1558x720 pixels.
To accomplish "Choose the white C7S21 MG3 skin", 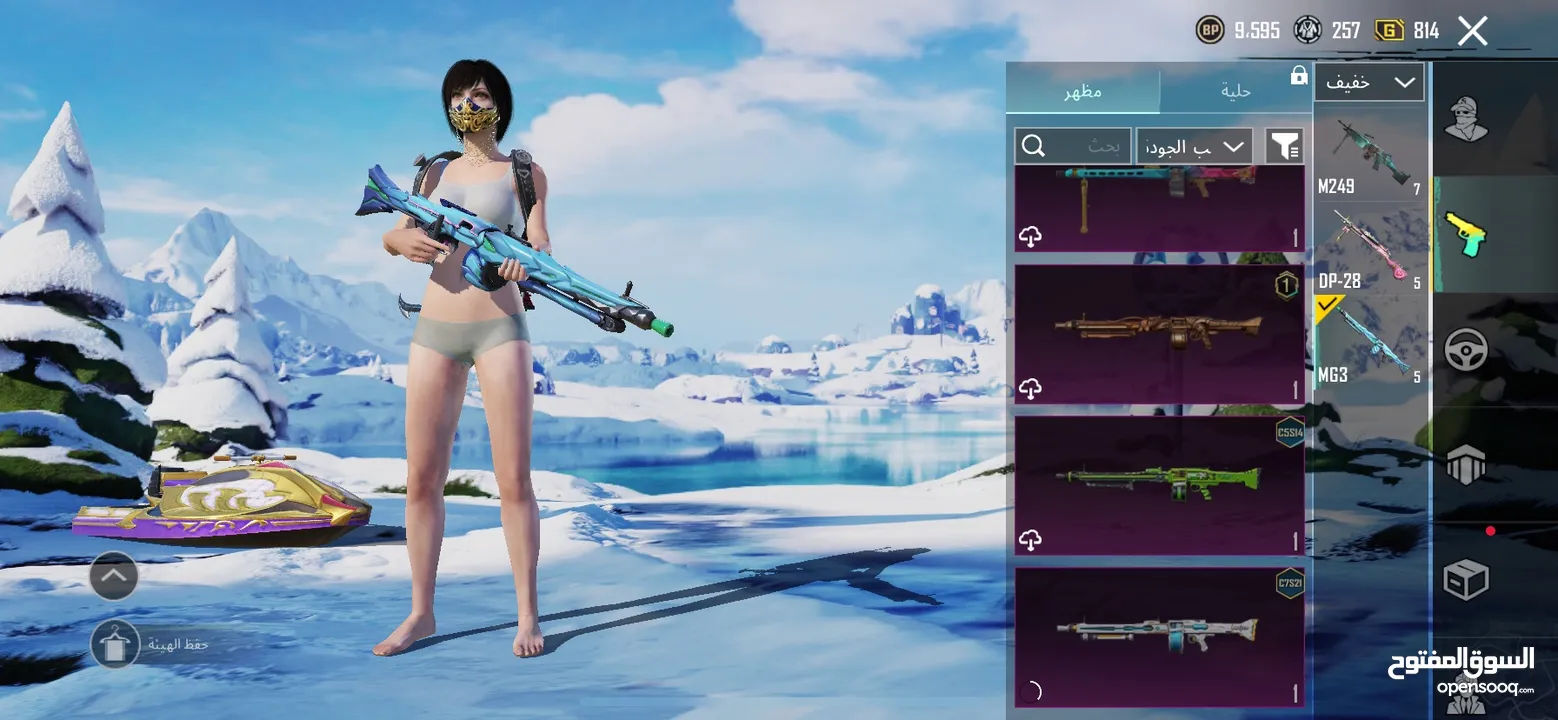I will click(1159, 637).
